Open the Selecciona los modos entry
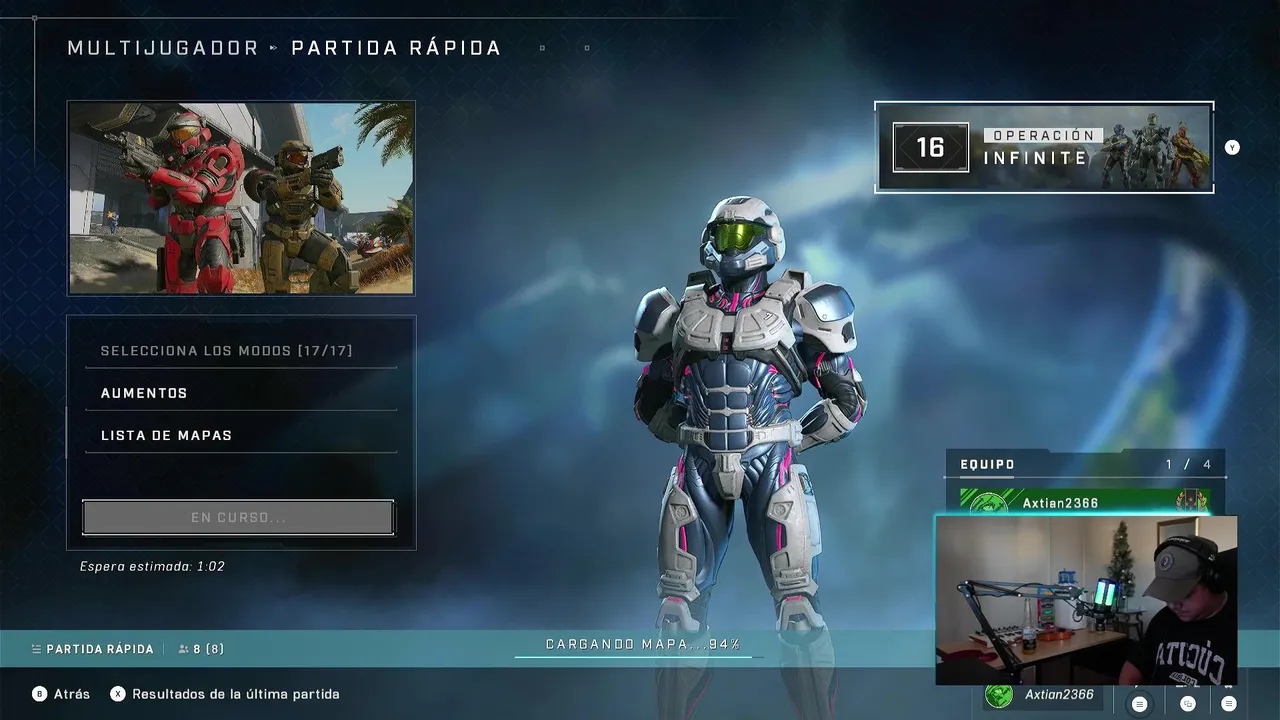The height and width of the screenshot is (720, 1280). pos(227,351)
